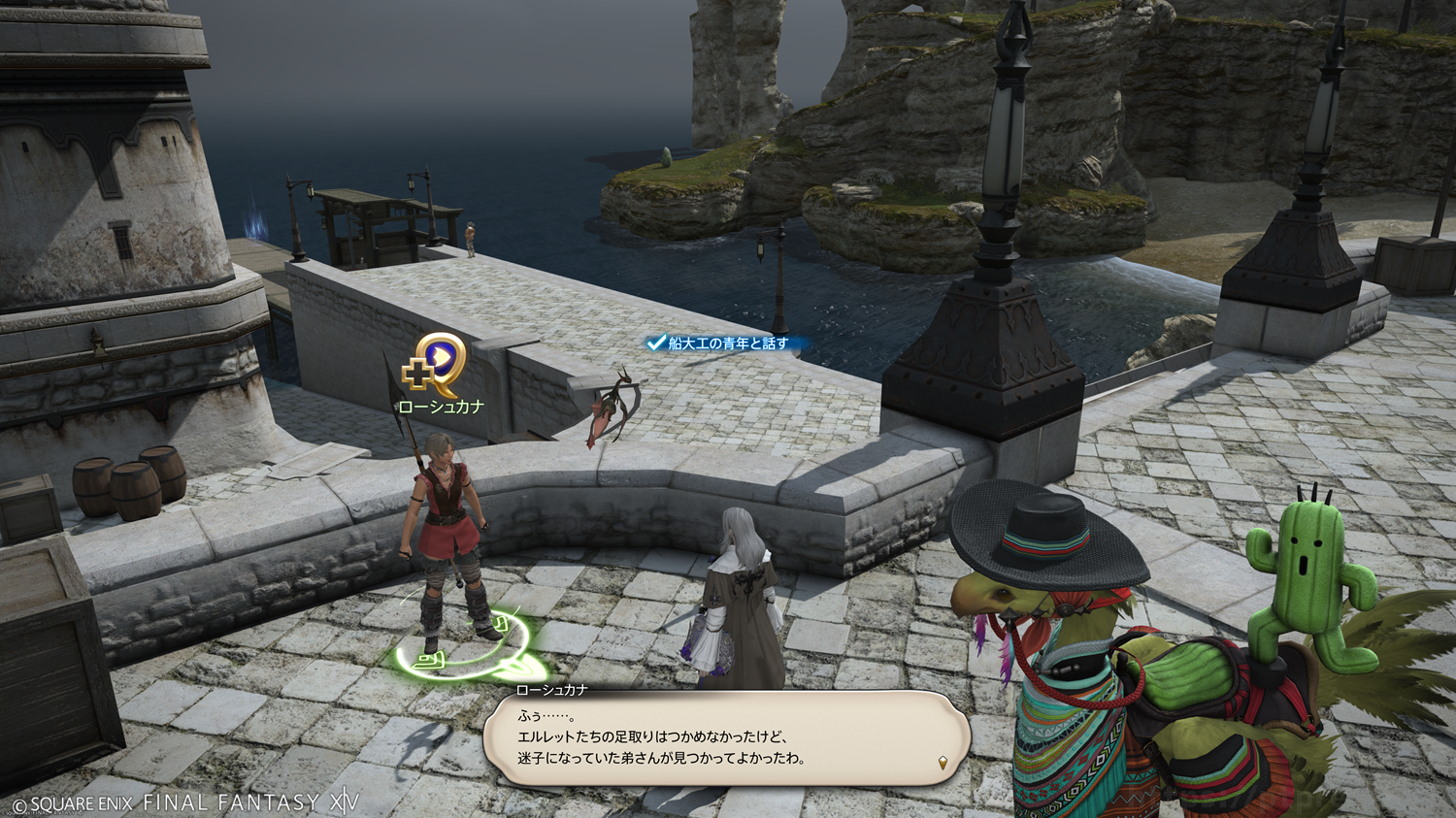Viewport: 1456px width, 818px height.
Task: Select the quest marker icon above ローシュカナ
Action: [x=436, y=365]
